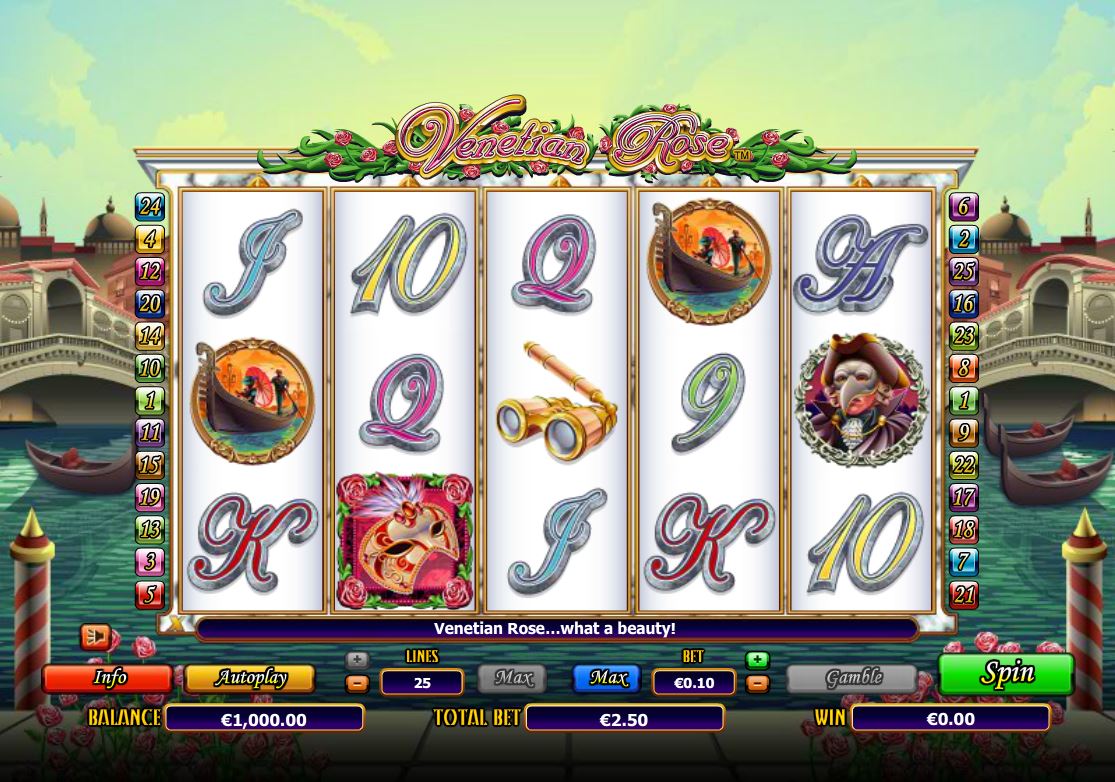Spin the reels with the green Spin button
Image resolution: width=1115 pixels, height=782 pixels.
1006,674
